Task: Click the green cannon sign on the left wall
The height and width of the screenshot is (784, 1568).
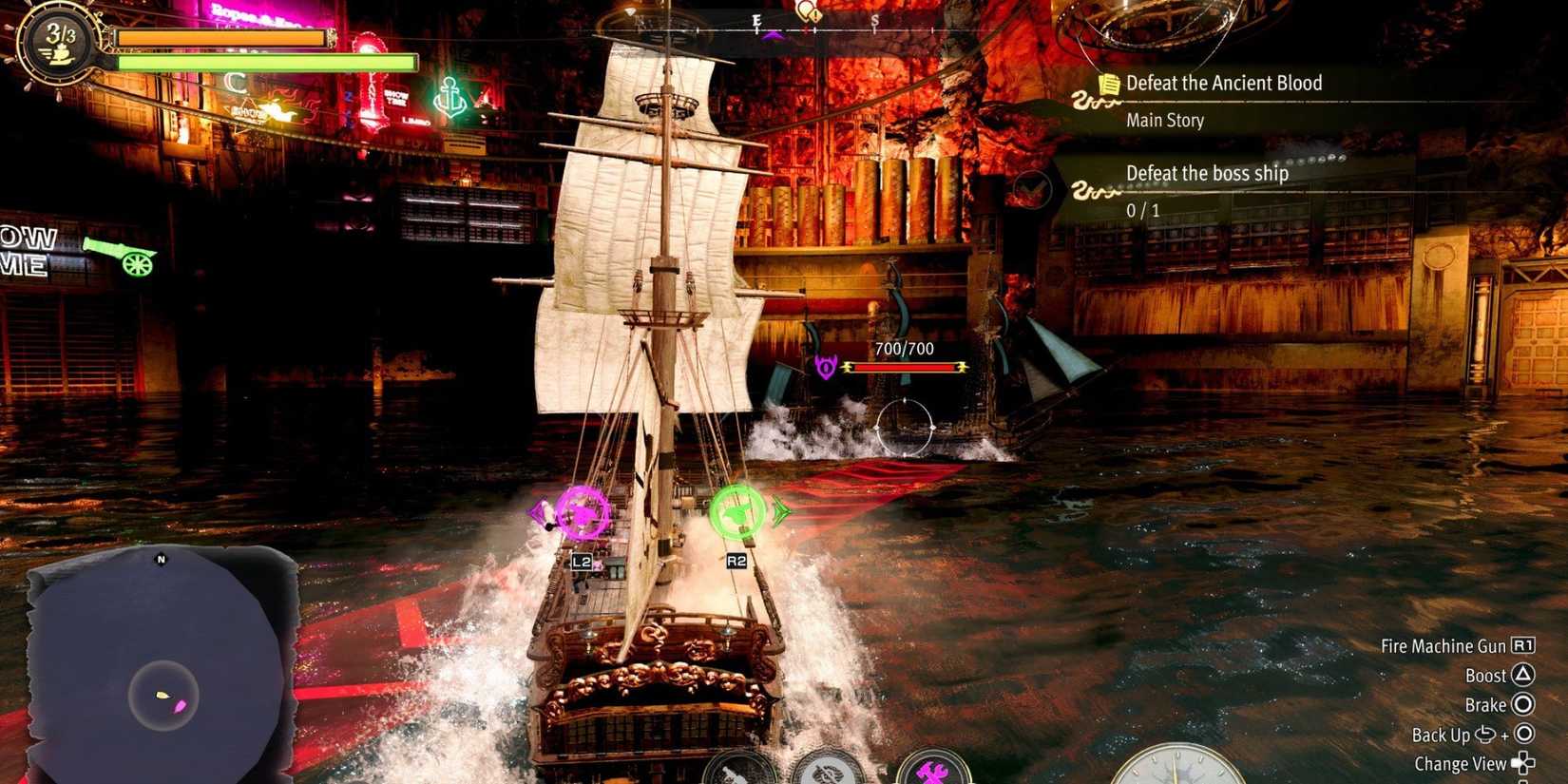Action: [119, 257]
